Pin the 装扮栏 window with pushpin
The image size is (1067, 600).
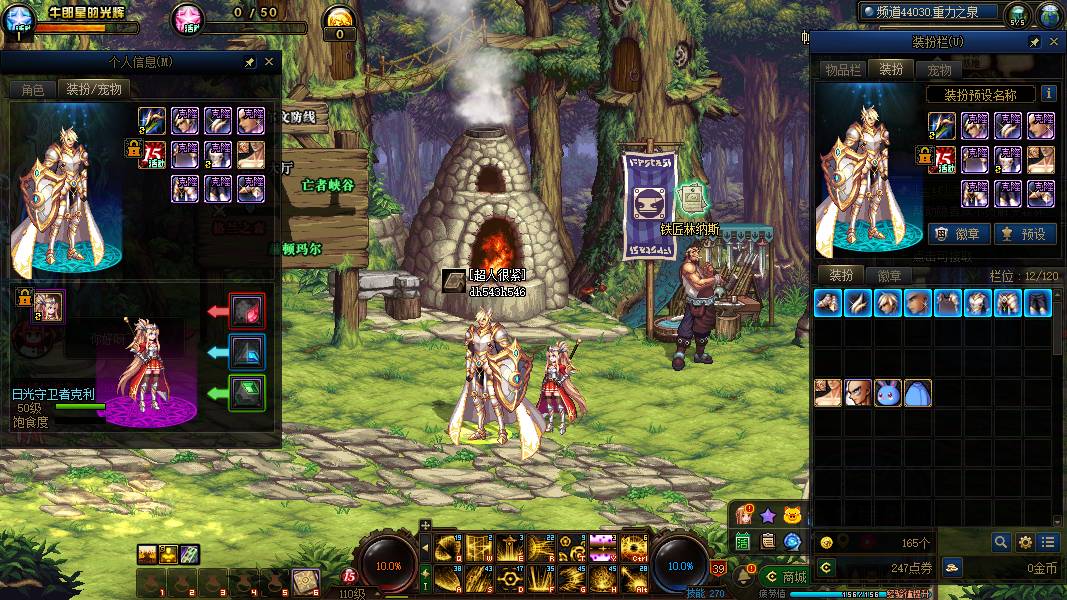(1034, 42)
